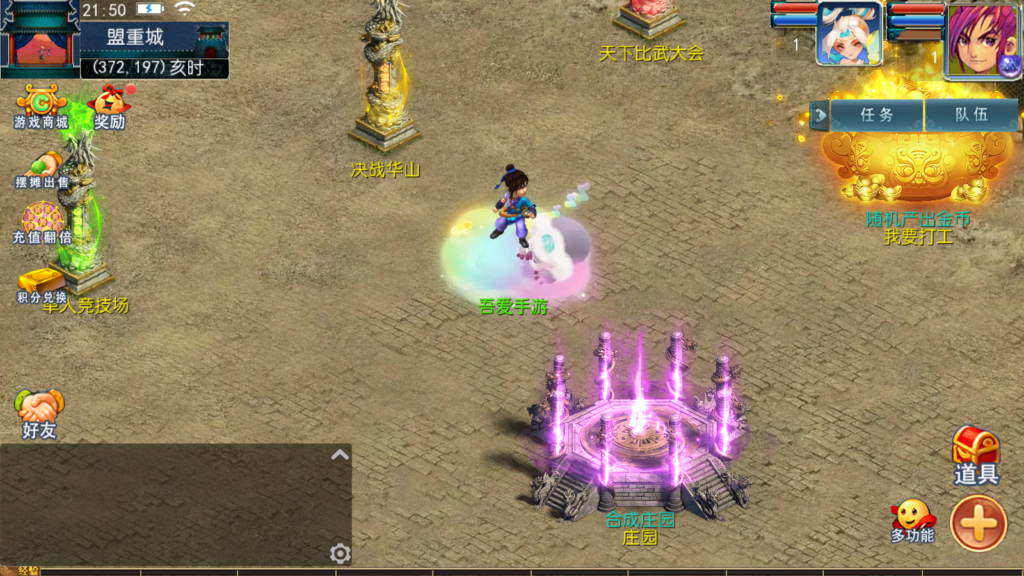Open the 好友 friends list

tap(40, 412)
